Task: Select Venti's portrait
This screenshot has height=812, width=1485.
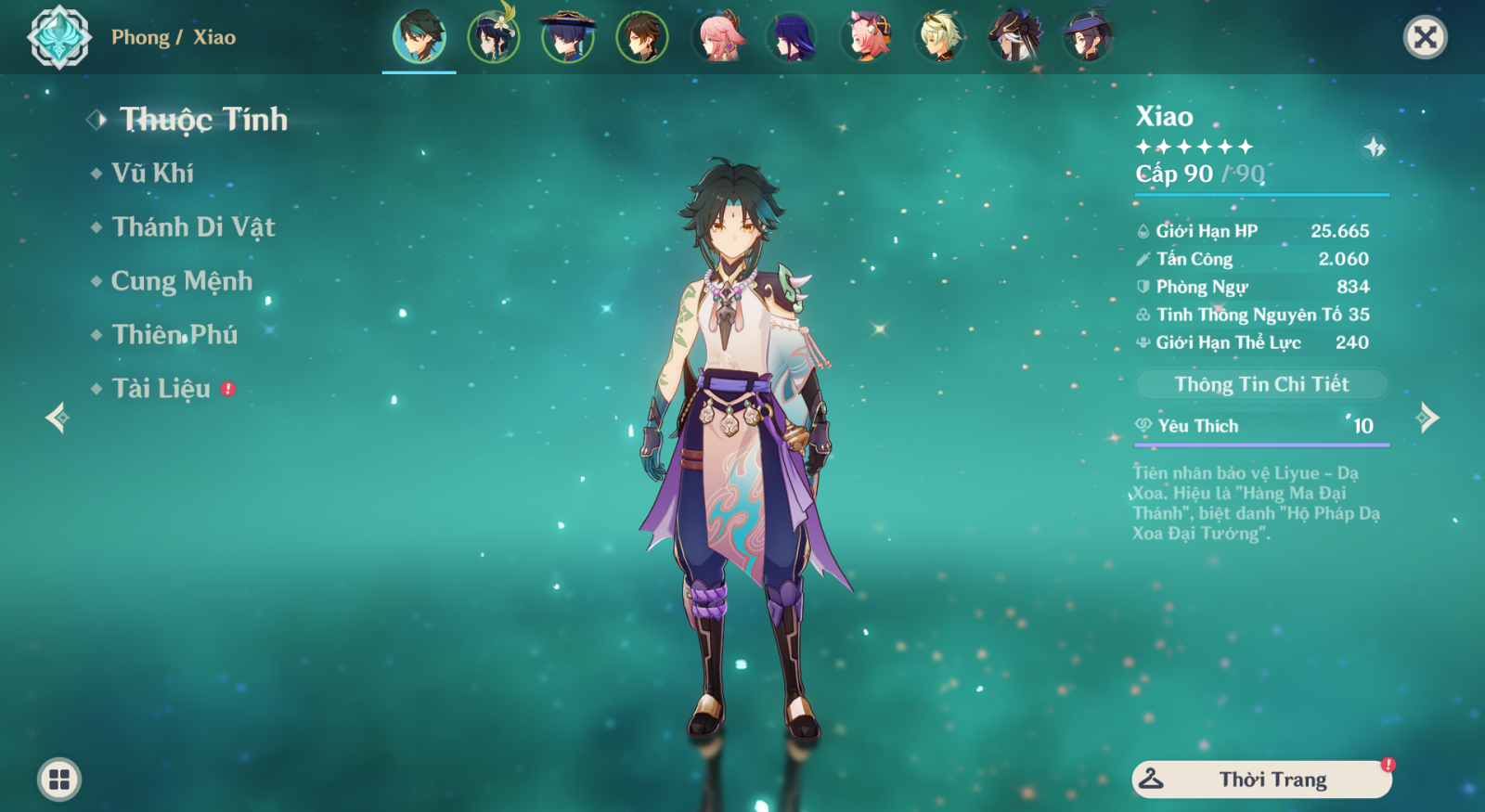Action: (494, 37)
